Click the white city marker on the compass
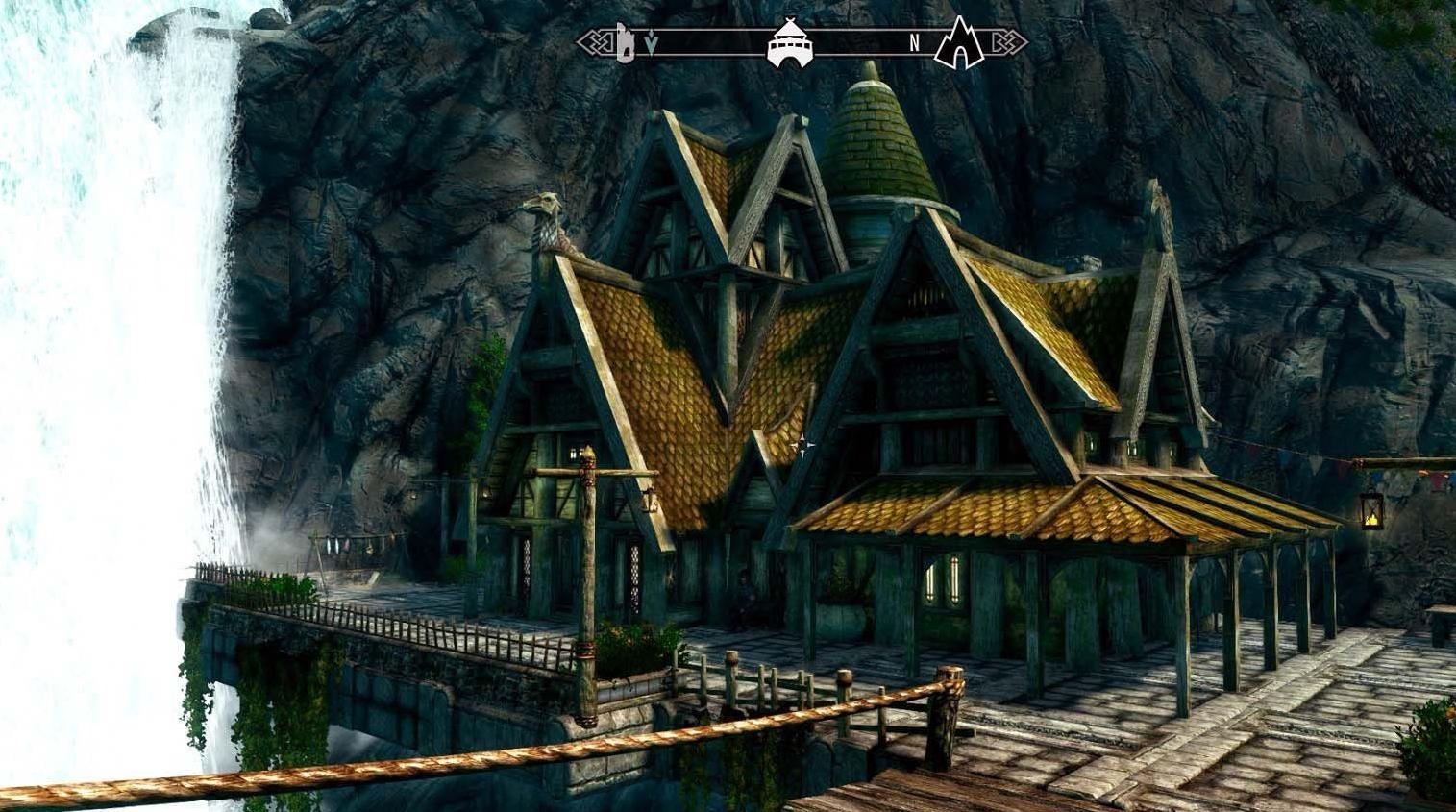Screen dimensions: 1456x812 (789, 43)
